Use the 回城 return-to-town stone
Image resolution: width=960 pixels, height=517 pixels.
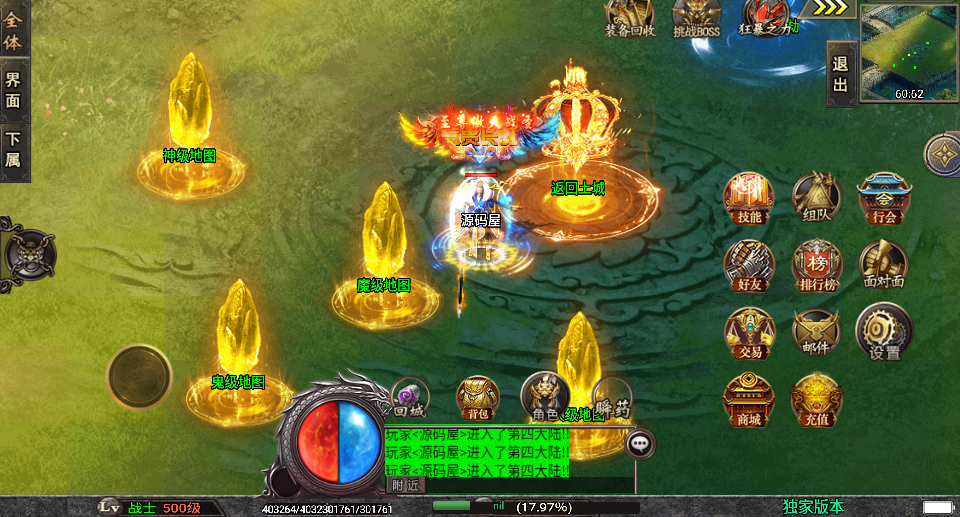coord(410,397)
